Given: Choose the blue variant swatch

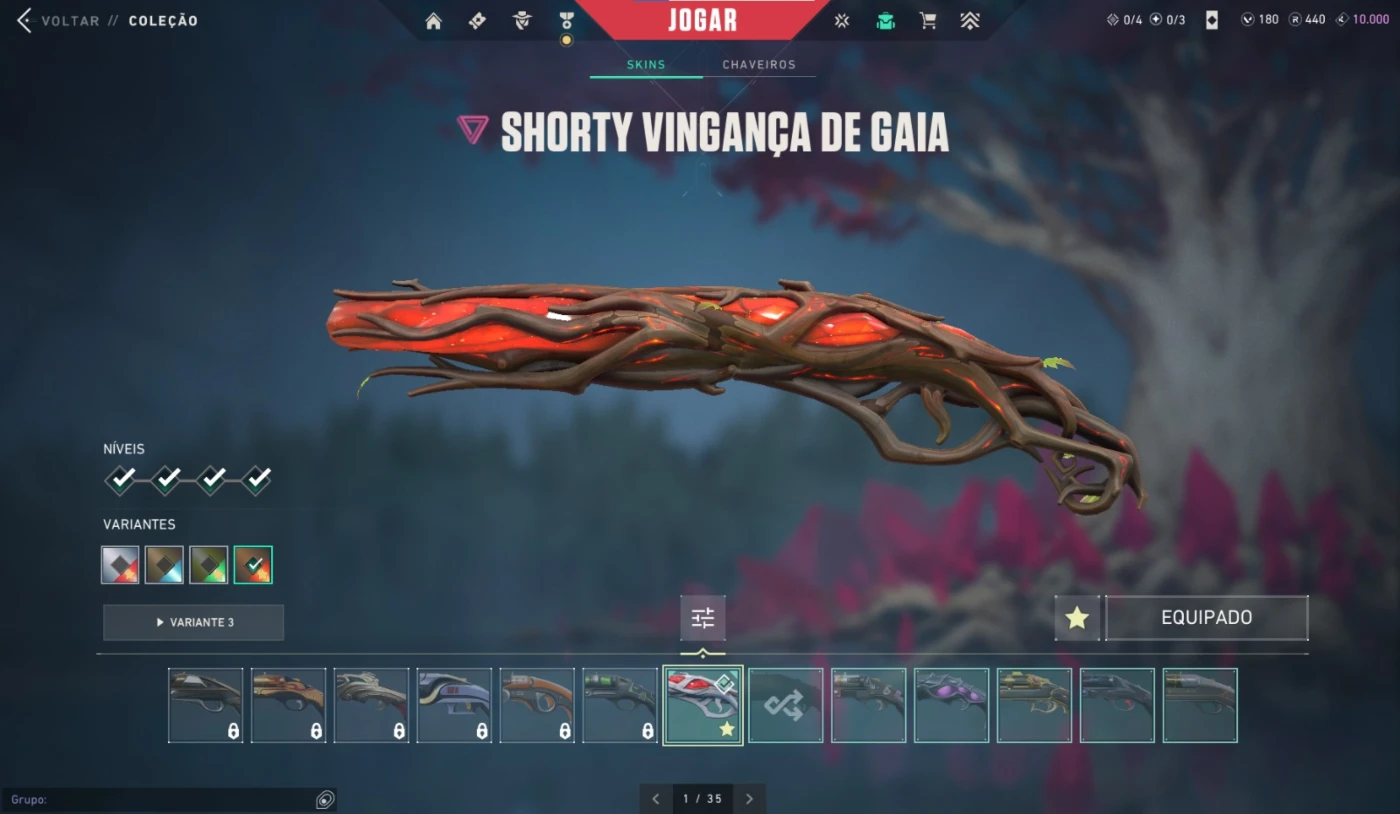Looking at the screenshot, I should tap(164, 564).
